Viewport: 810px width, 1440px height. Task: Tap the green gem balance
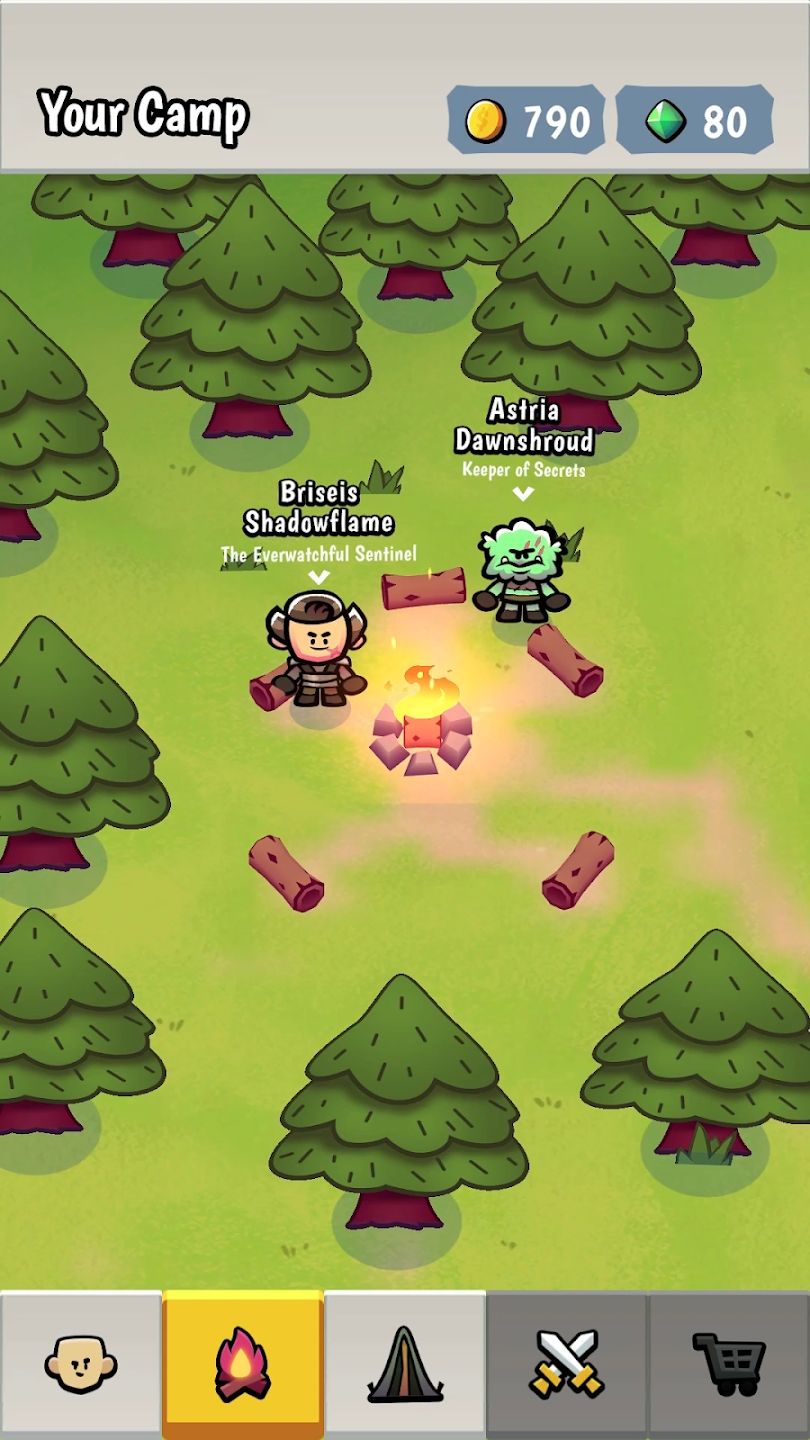tap(694, 121)
